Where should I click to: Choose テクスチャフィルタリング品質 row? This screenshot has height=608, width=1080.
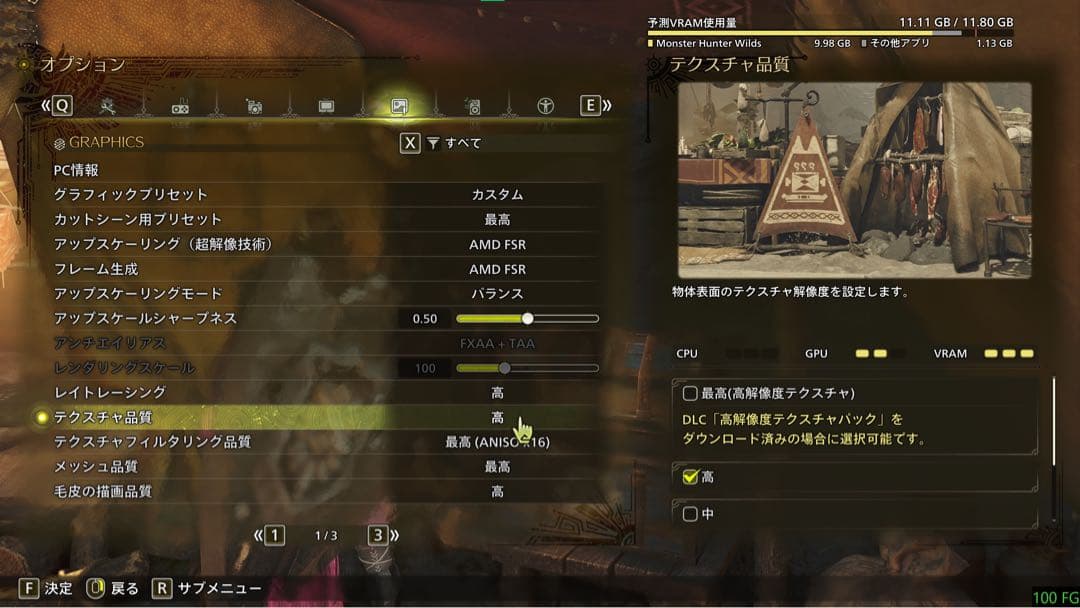point(300,442)
